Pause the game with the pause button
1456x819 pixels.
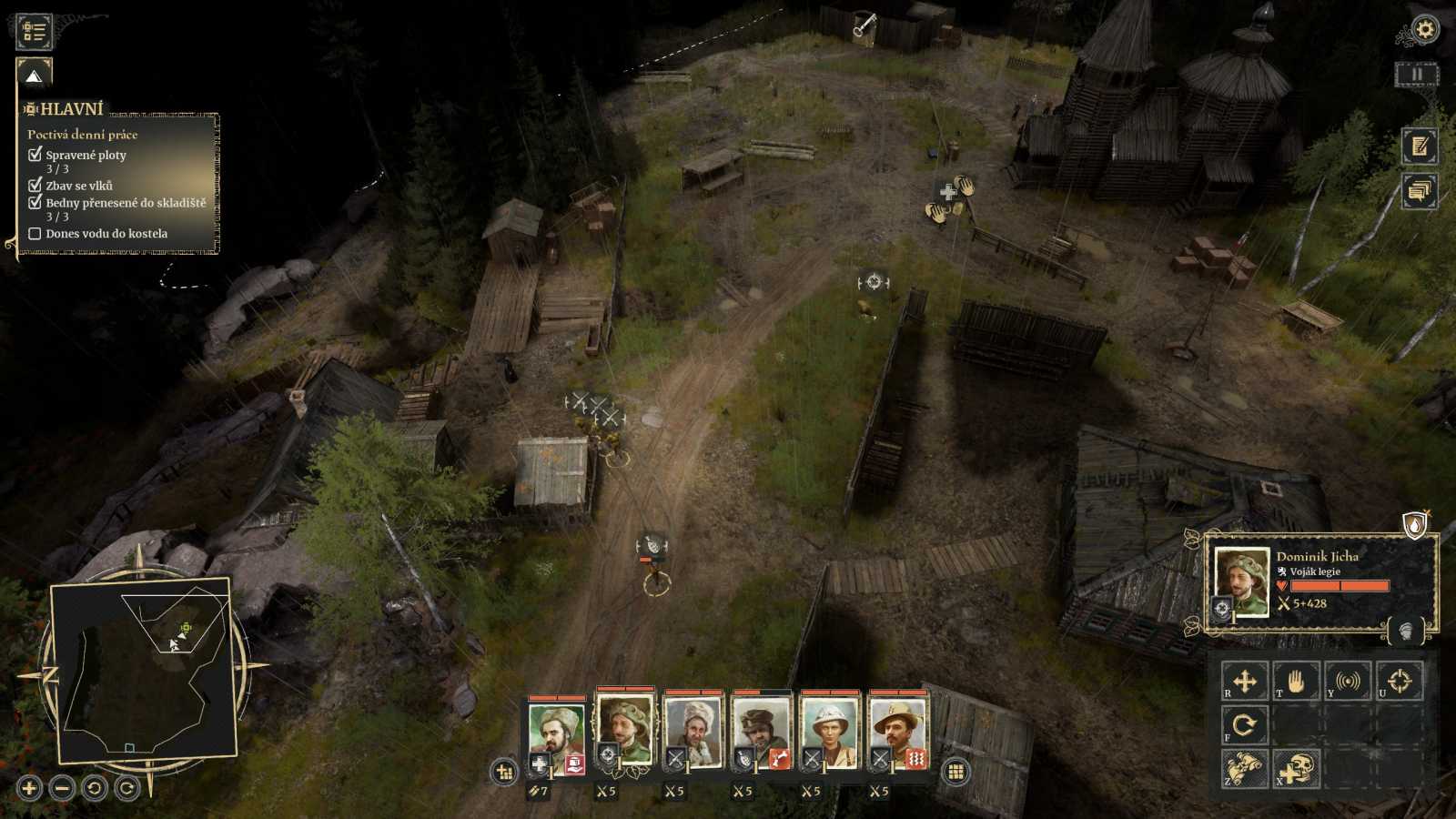pyautogui.click(x=1417, y=75)
